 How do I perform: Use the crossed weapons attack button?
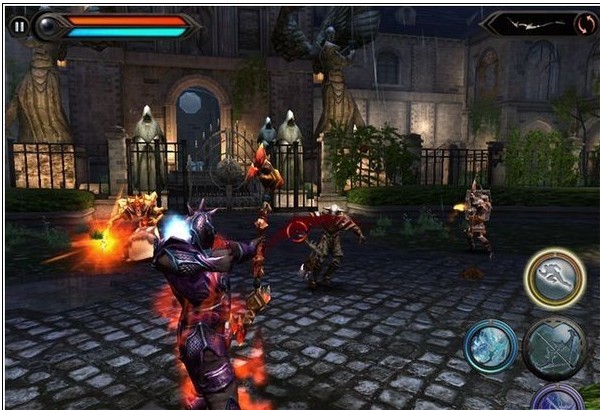[553, 348]
